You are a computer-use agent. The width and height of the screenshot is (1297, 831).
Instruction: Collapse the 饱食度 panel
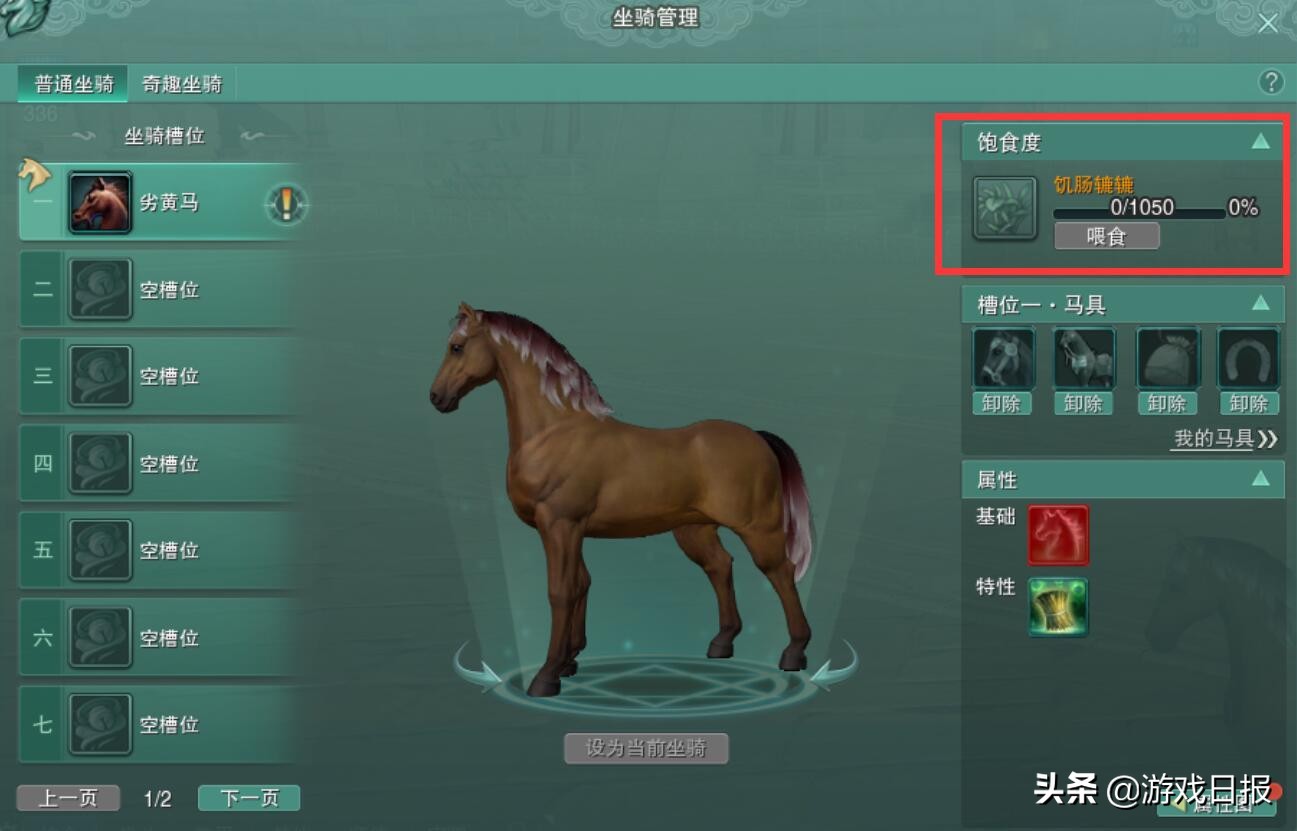(x=1262, y=141)
